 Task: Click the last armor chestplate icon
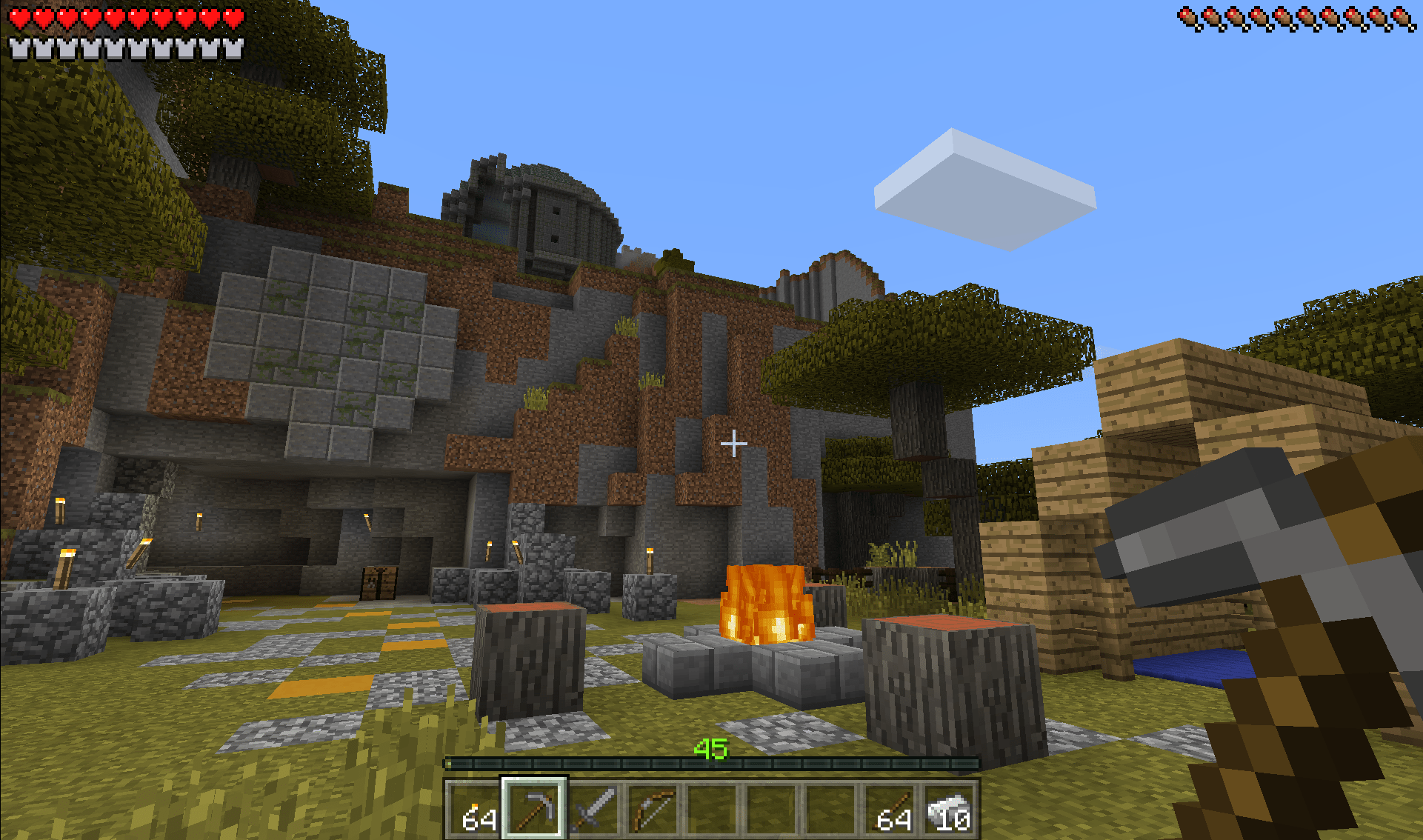coord(233,47)
